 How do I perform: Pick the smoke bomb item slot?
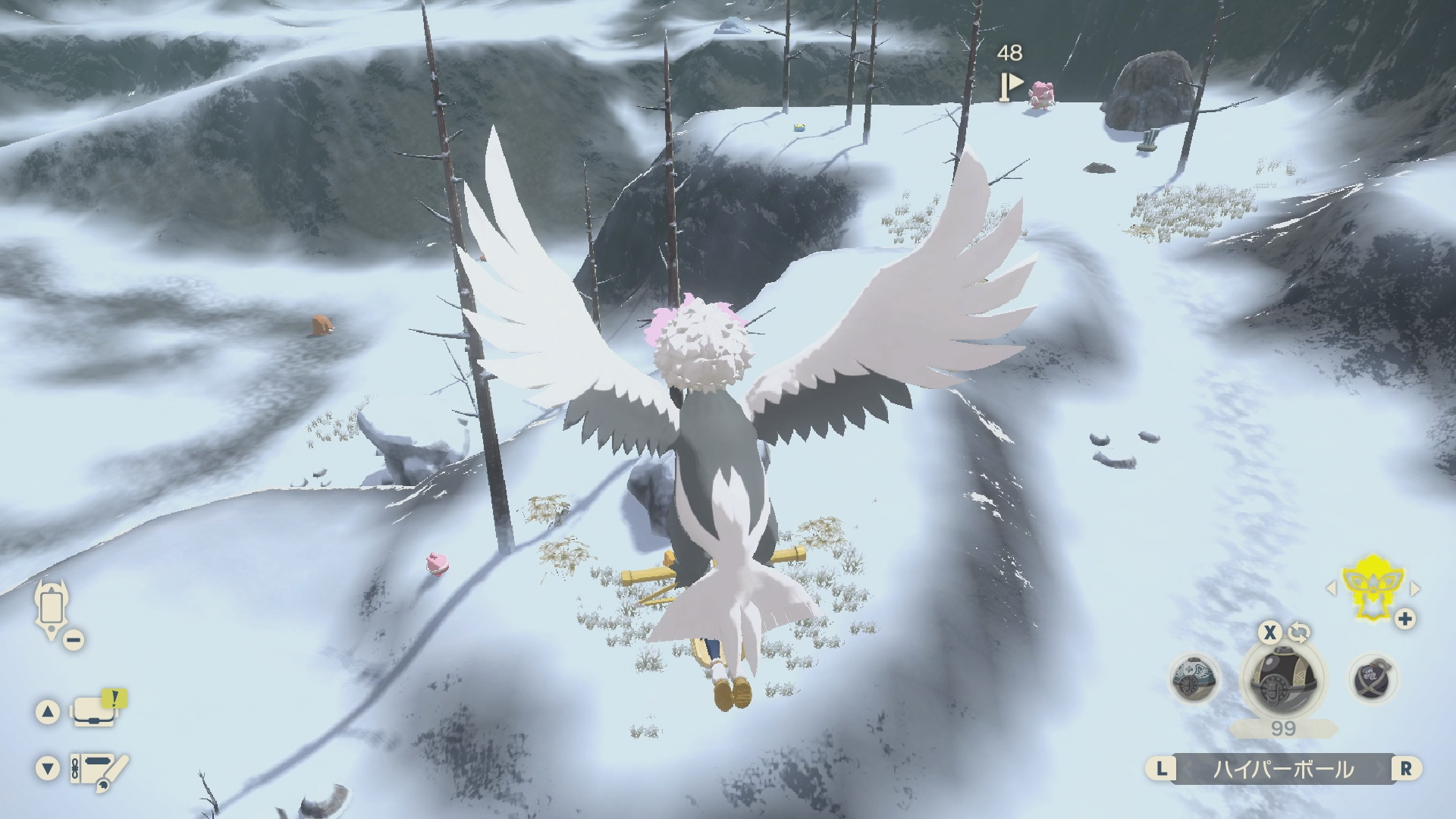(x=1374, y=679)
